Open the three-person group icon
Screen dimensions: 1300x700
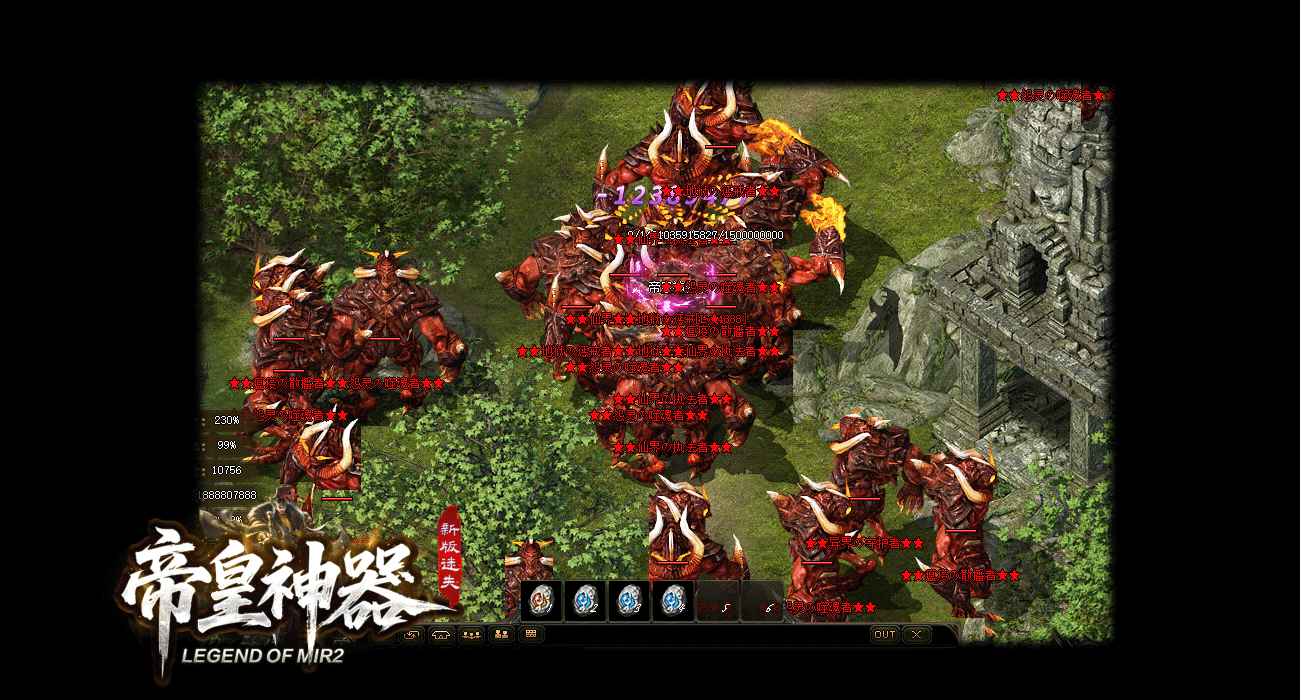click(471, 634)
